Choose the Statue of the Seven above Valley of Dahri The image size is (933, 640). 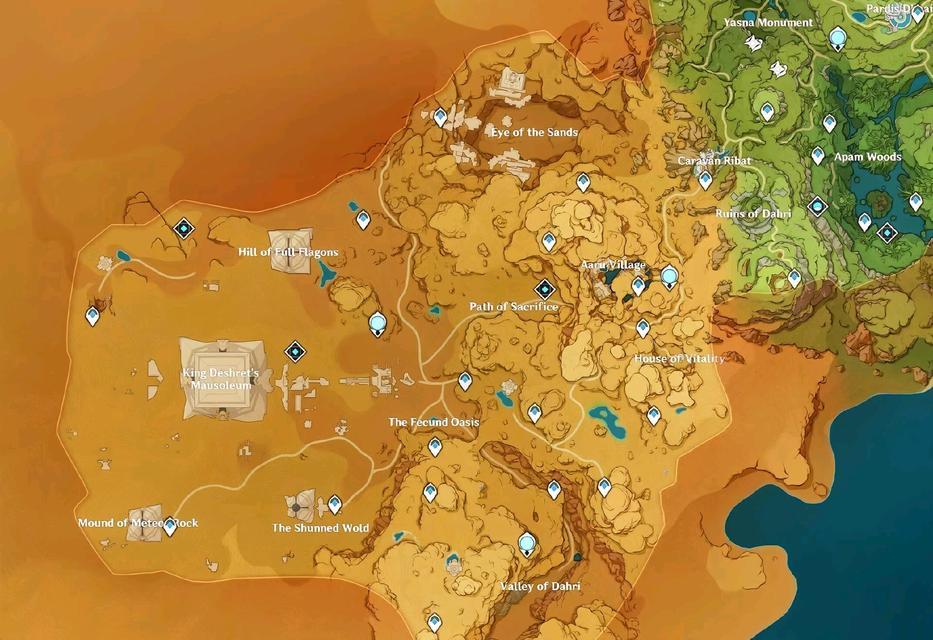point(527,544)
